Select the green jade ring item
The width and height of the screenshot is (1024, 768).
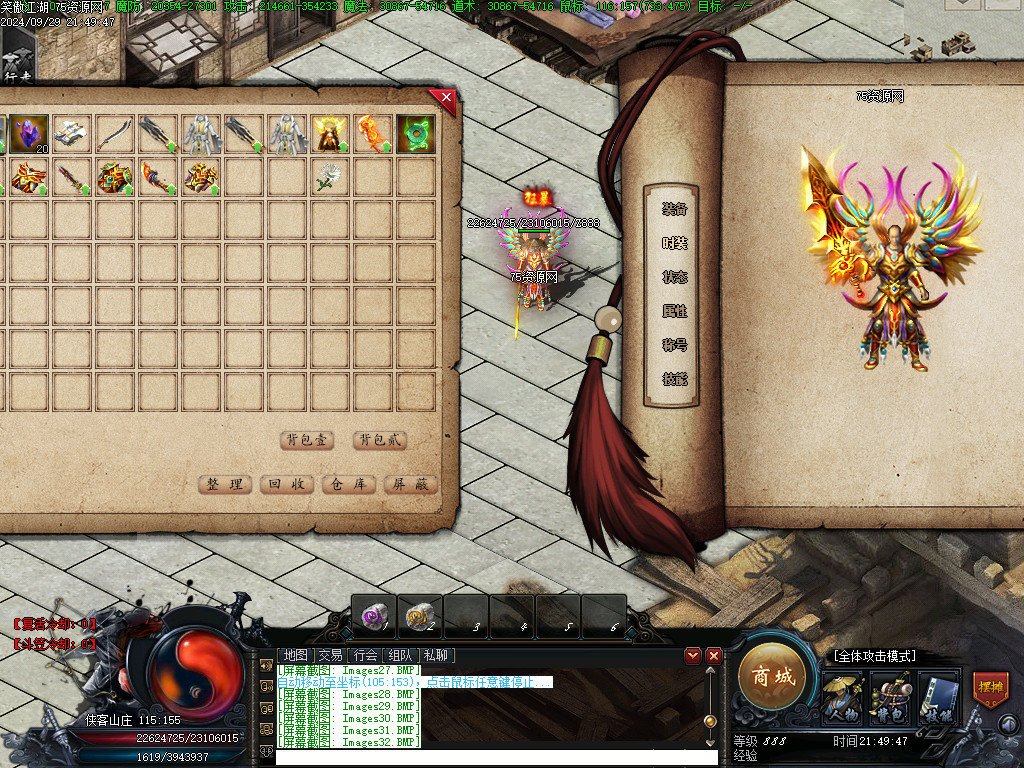tap(415, 133)
